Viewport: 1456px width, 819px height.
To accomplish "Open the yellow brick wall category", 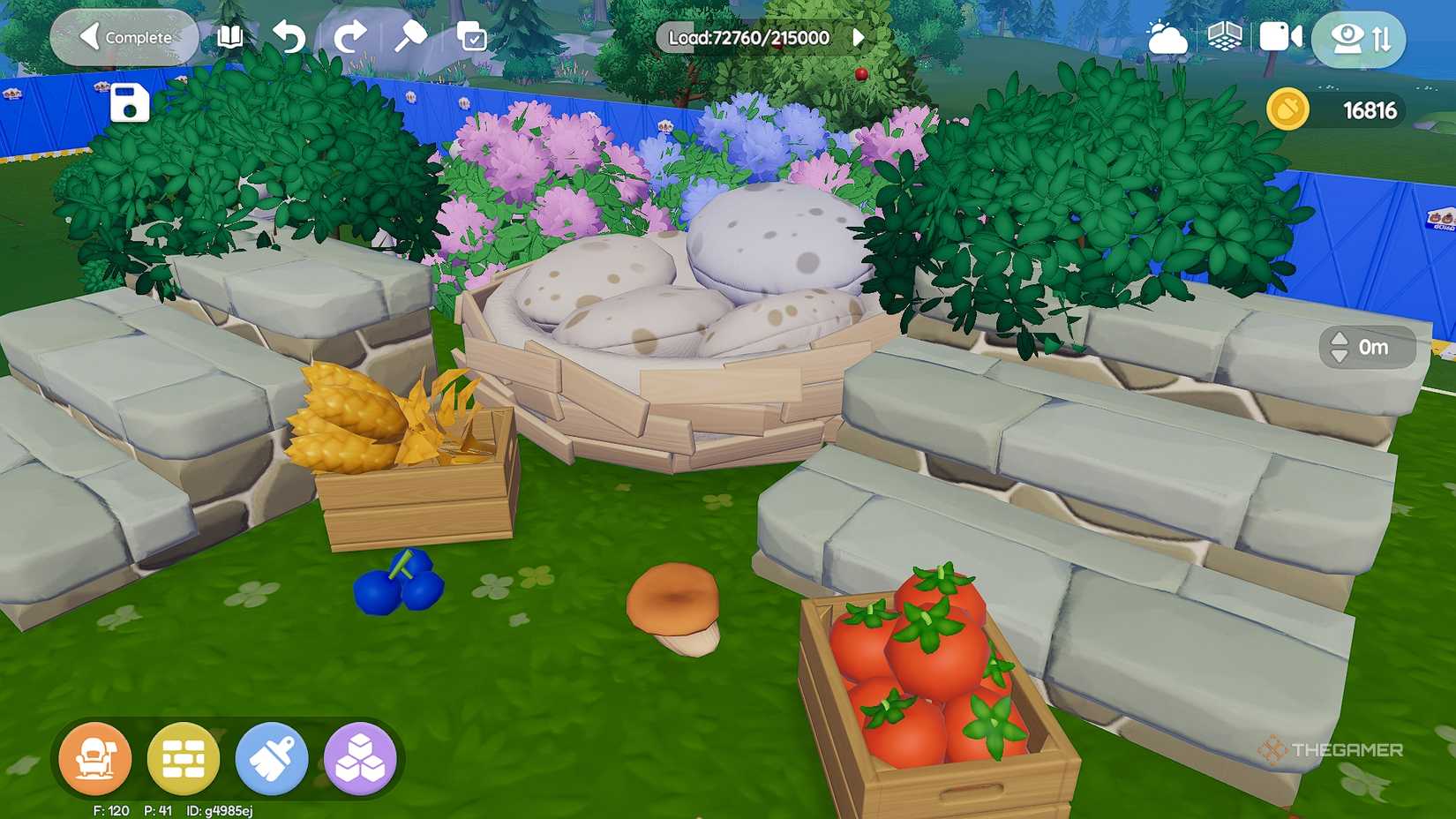I will [184, 758].
